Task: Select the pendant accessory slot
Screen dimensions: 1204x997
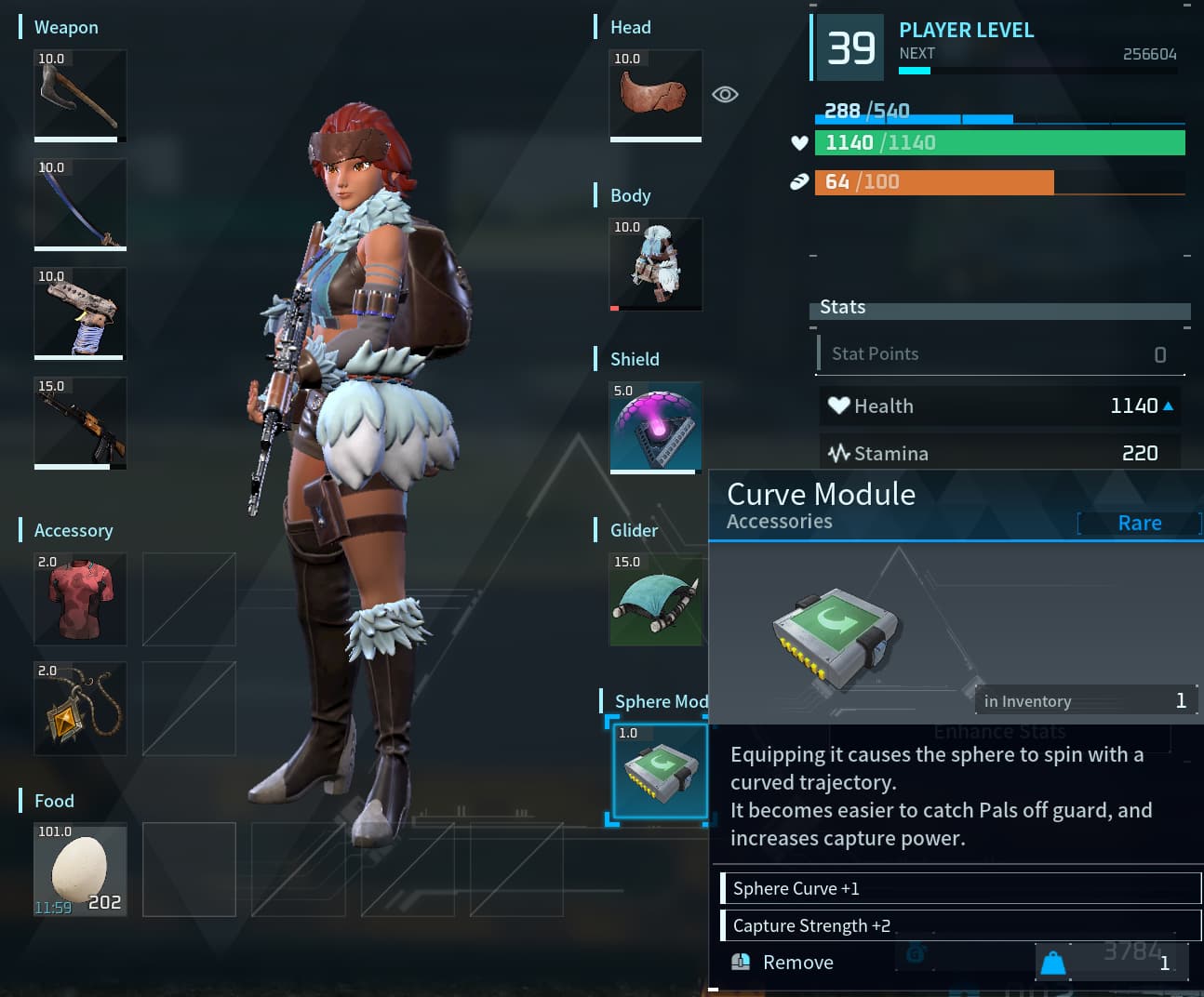Action: 80,709
